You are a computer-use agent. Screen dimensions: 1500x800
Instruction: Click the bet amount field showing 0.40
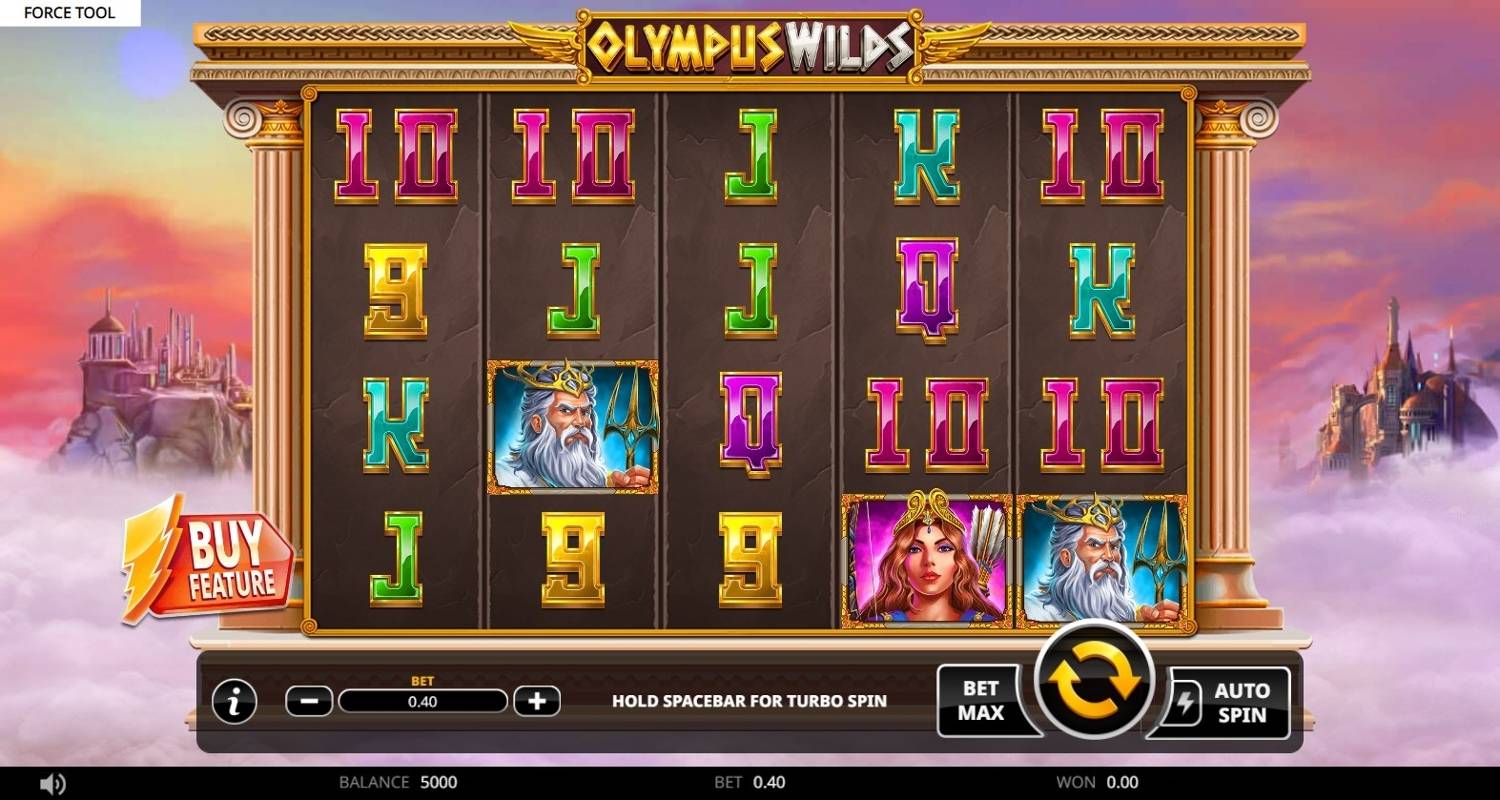point(425,701)
